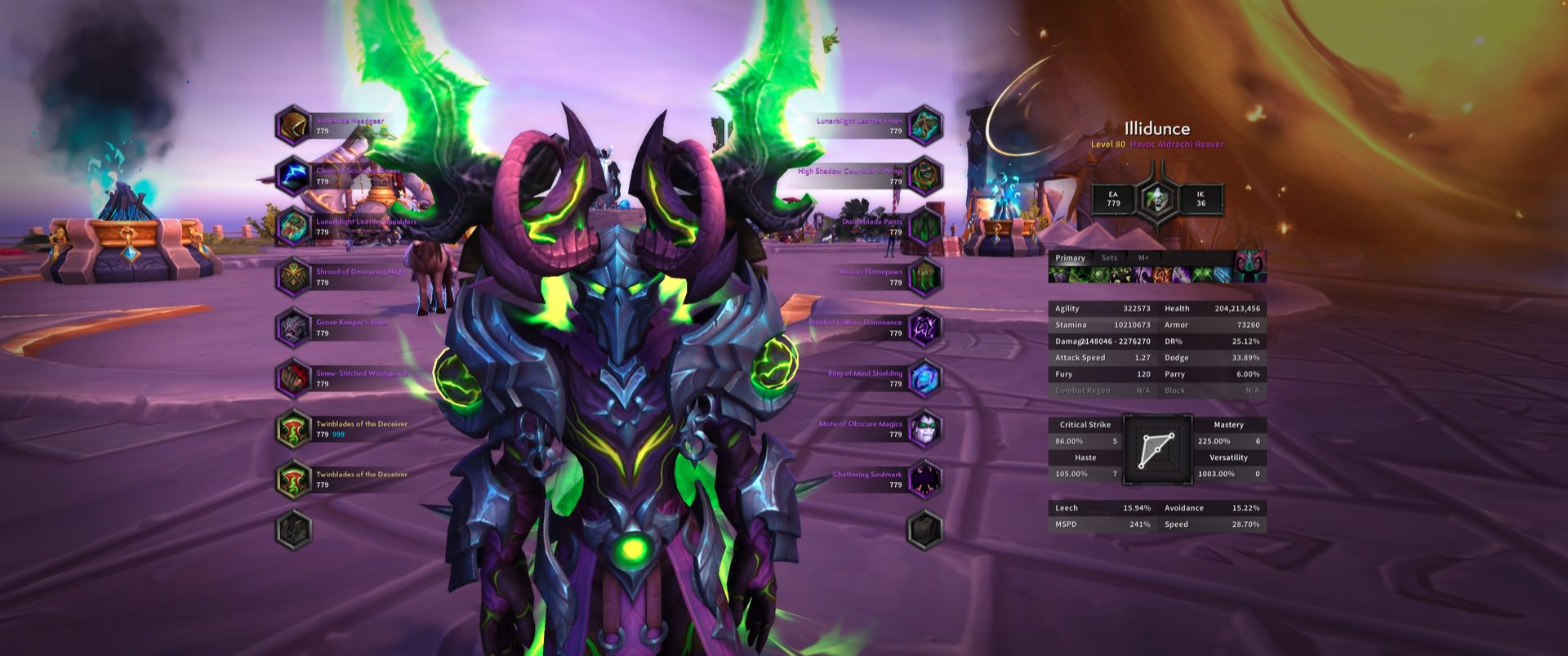Select the Sinew-Stitched Wristguards slot
Image resolution: width=1568 pixels, height=656 pixels.
[x=293, y=379]
